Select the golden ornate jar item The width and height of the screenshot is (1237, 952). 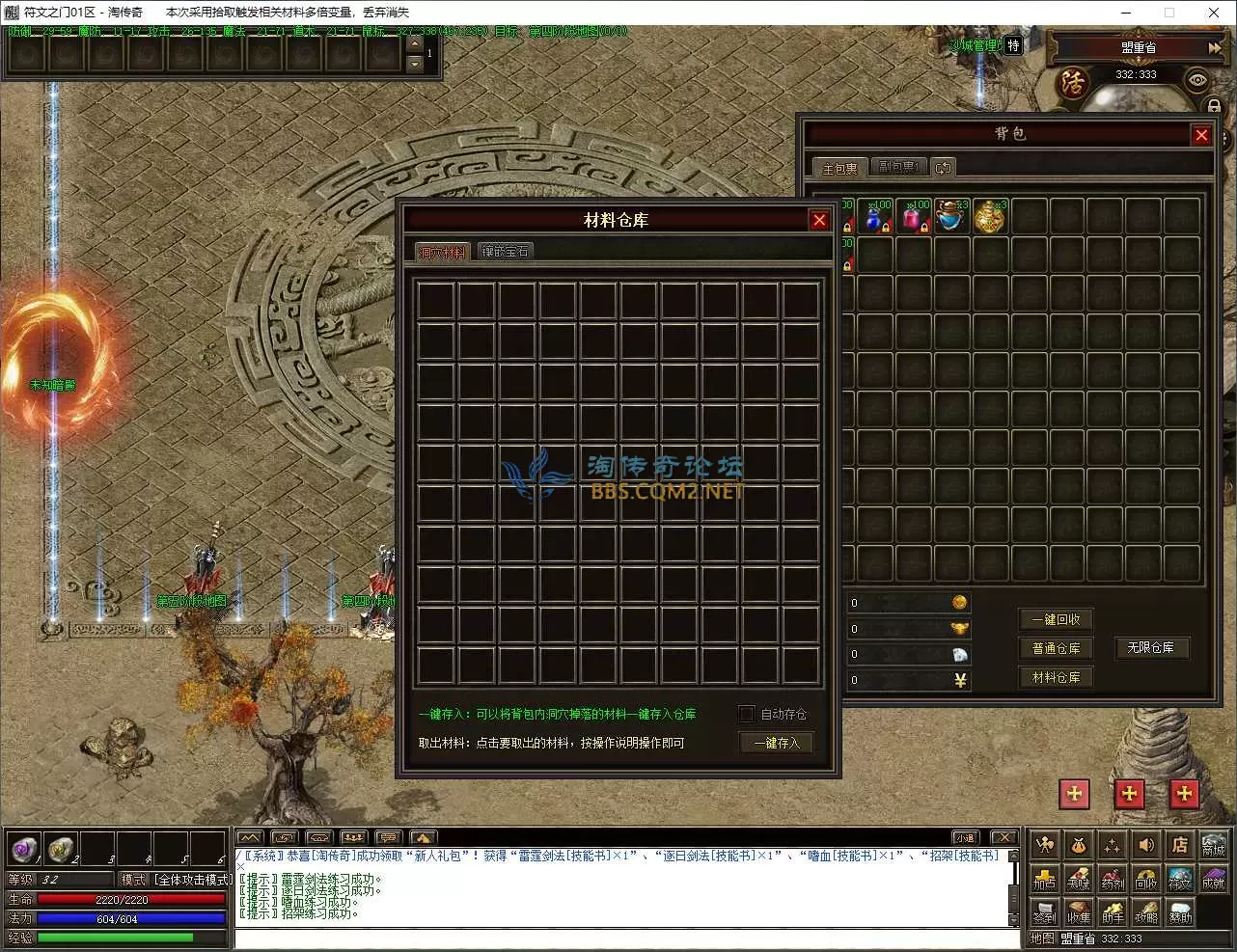coord(990,217)
